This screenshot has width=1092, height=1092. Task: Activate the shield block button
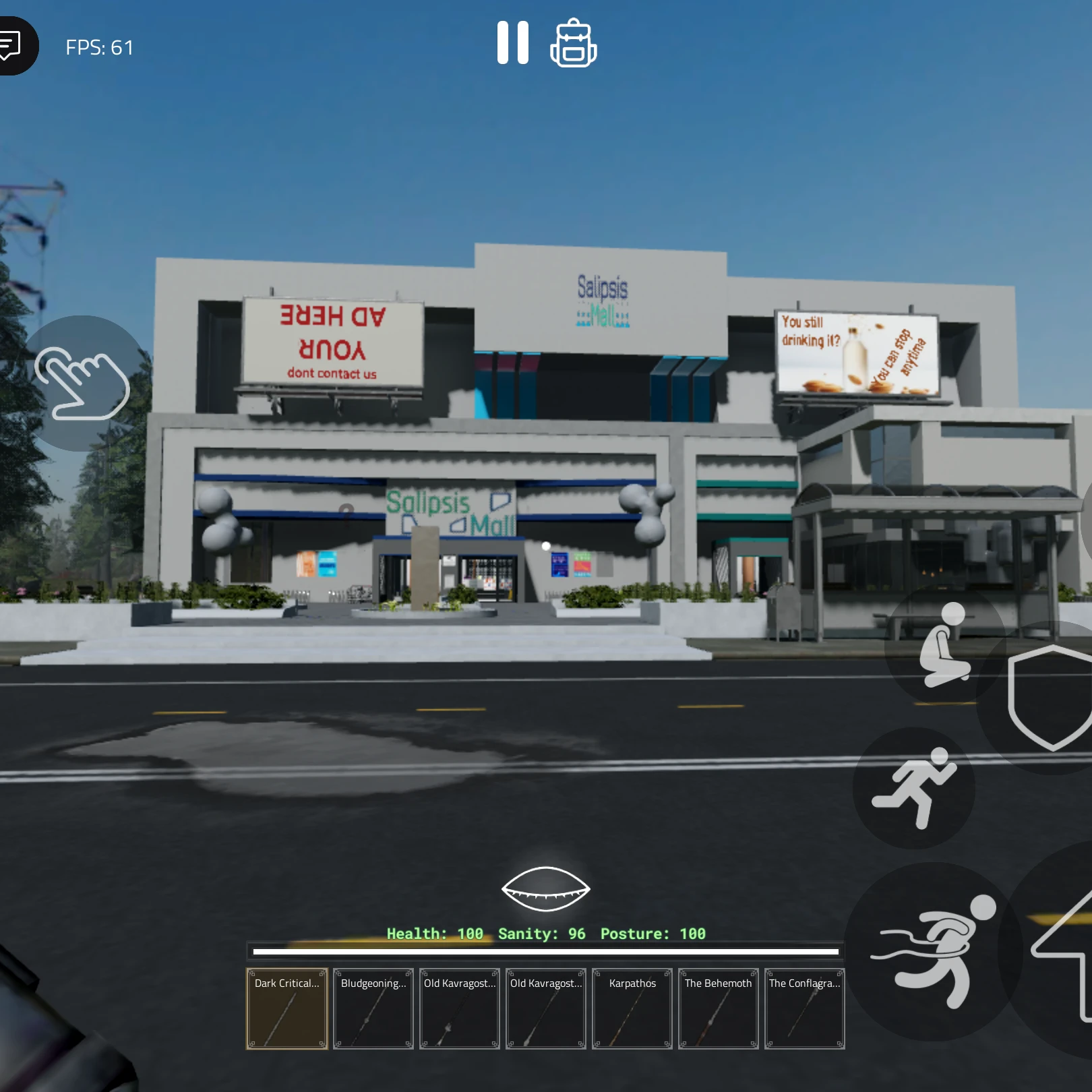(x=1050, y=698)
